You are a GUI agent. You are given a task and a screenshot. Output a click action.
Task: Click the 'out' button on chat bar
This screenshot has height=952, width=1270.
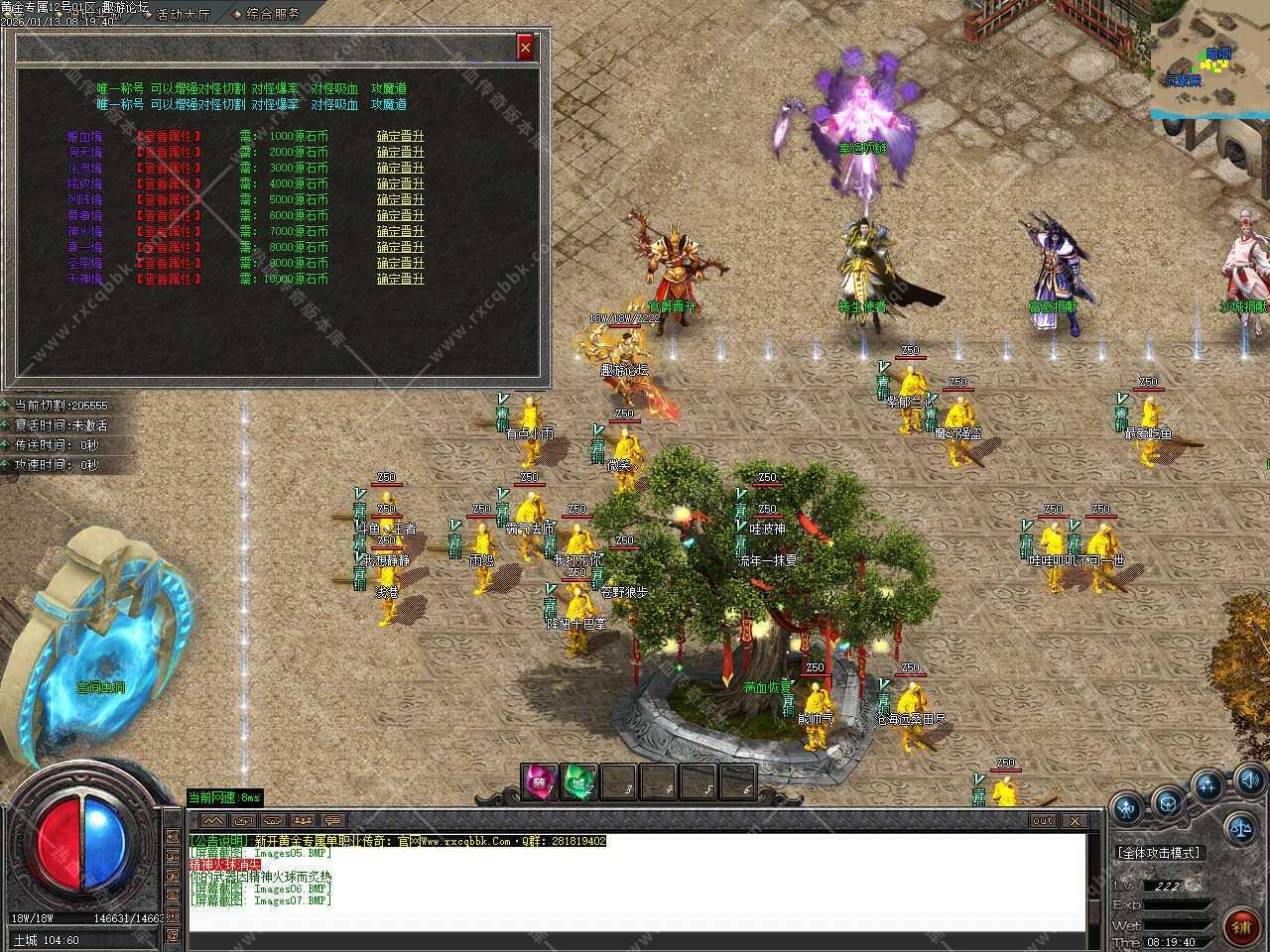pos(1042,821)
